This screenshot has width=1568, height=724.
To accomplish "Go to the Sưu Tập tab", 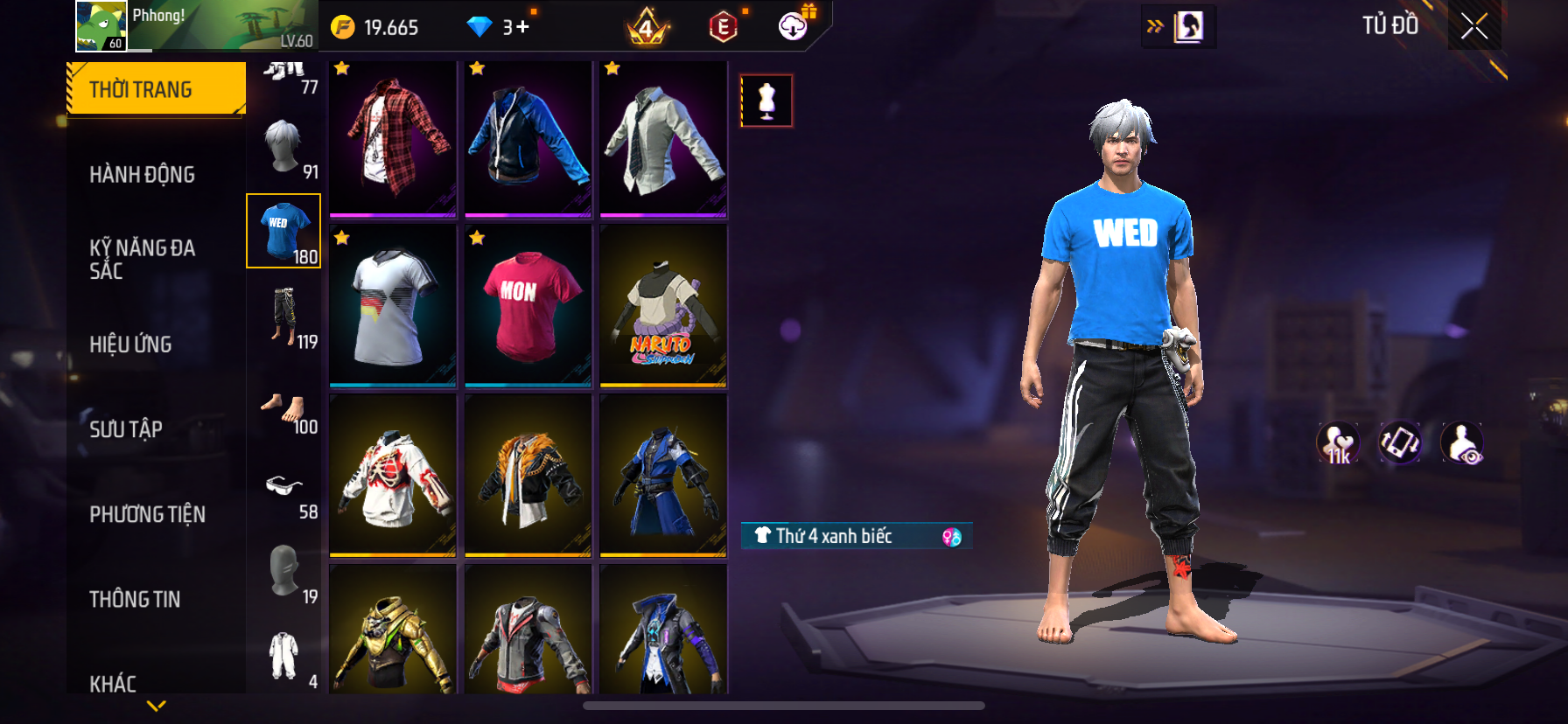I will point(126,428).
